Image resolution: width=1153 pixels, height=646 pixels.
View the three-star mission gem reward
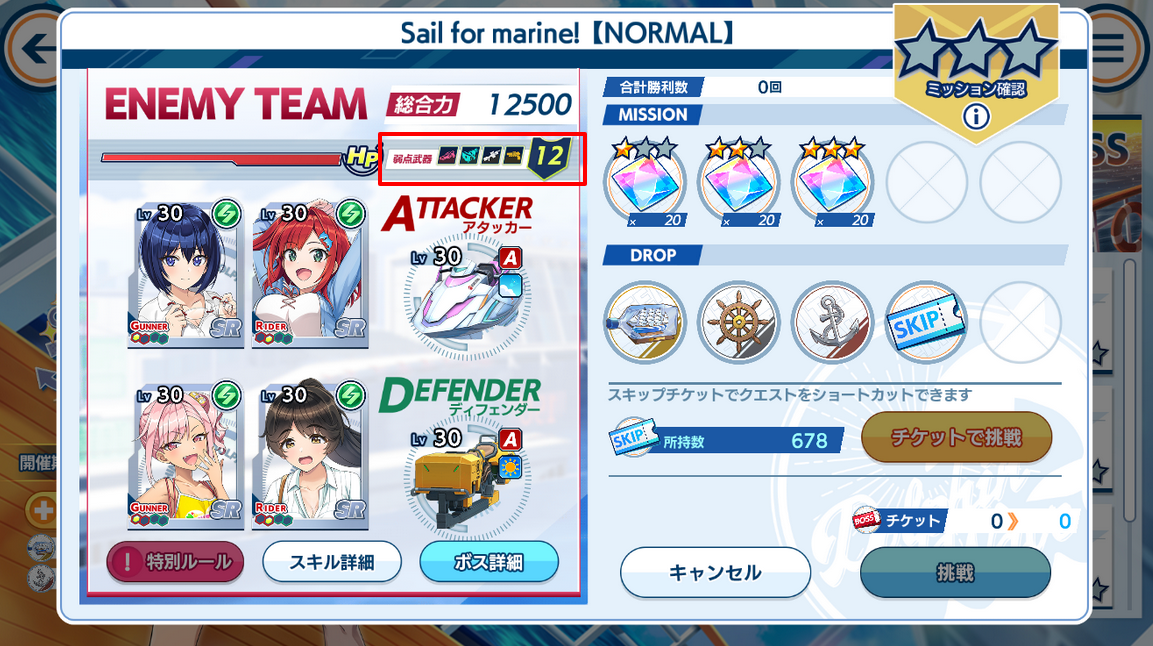833,182
